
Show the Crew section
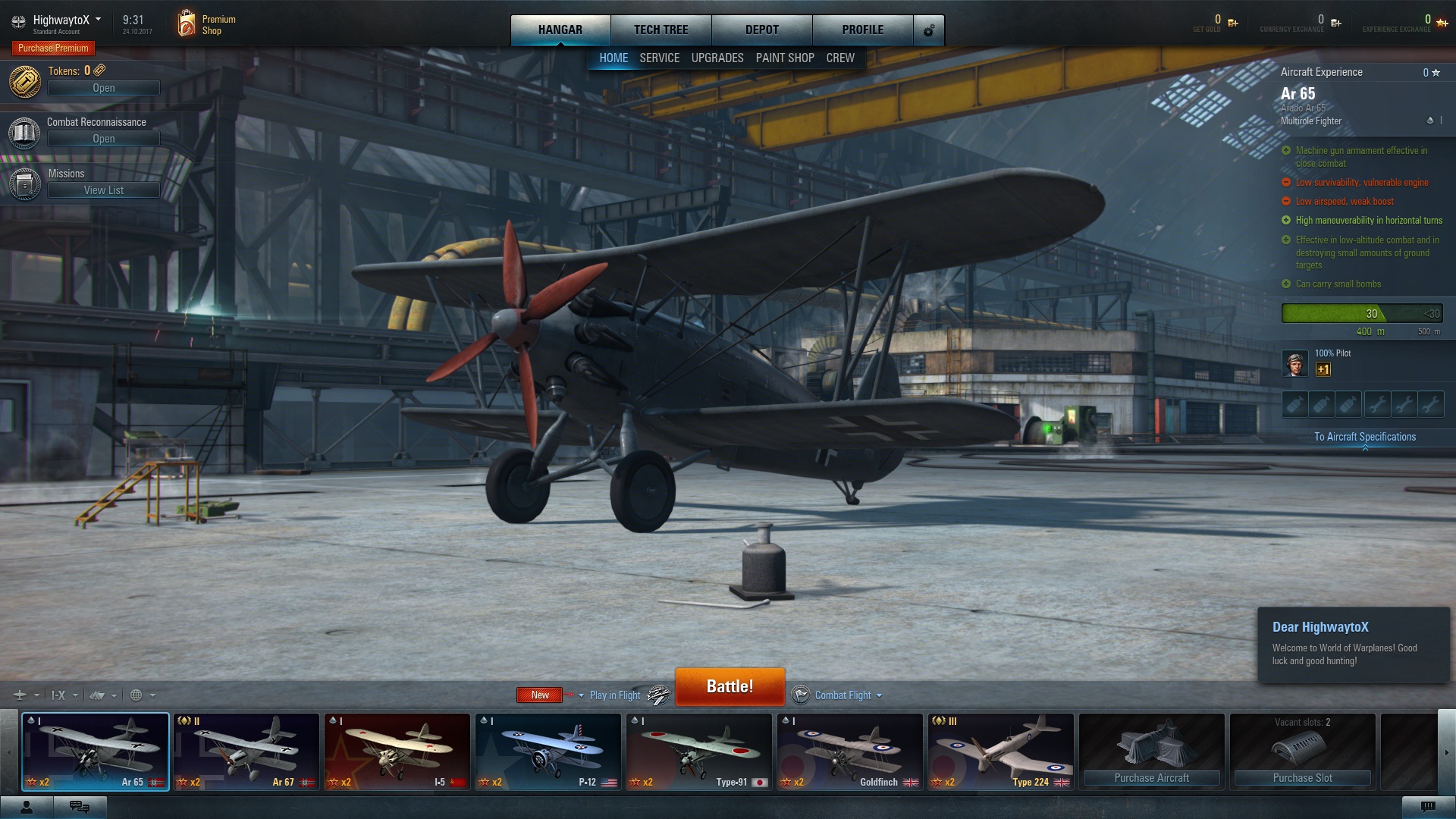pyautogui.click(x=839, y=58)
